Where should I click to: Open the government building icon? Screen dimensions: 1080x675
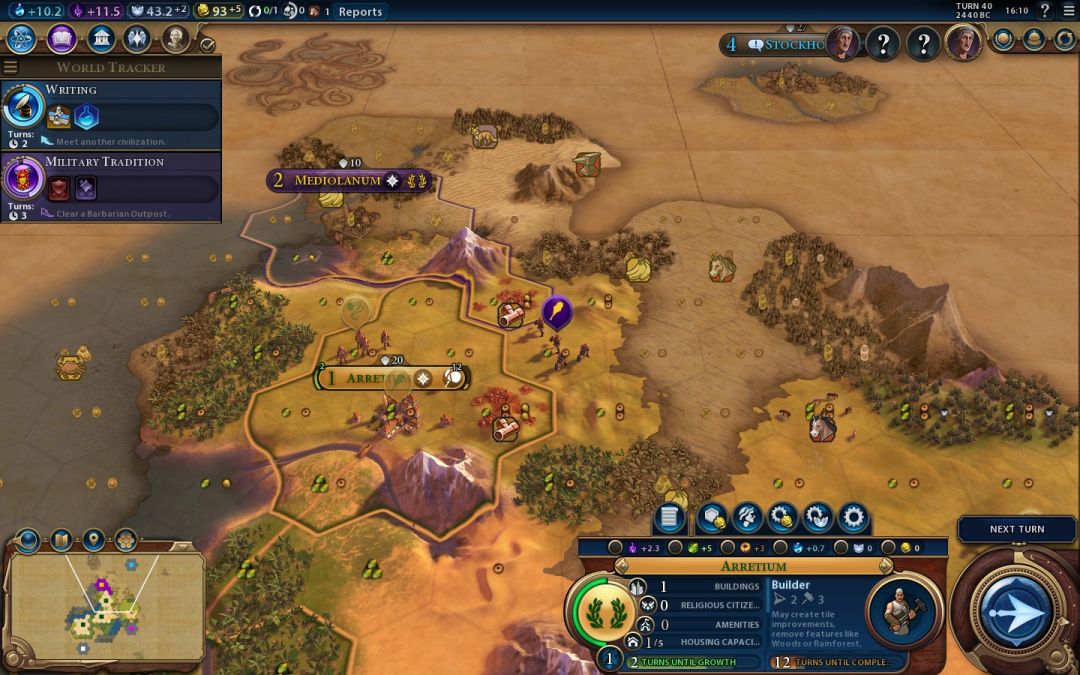(x=100, y=39)
